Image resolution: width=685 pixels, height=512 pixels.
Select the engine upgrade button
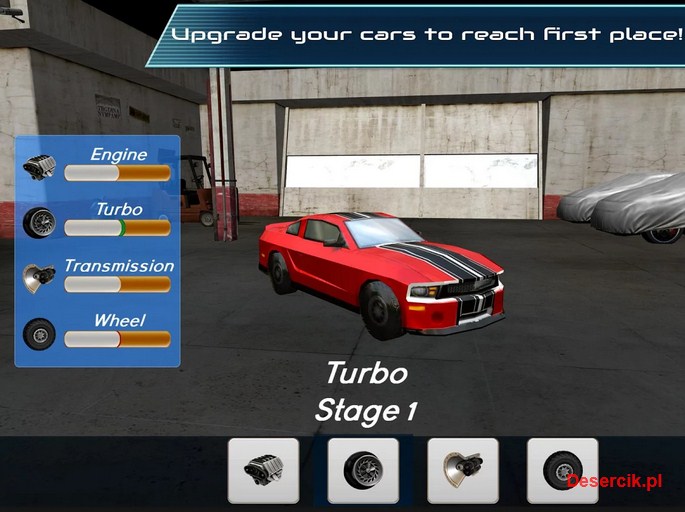pos(263,470)
